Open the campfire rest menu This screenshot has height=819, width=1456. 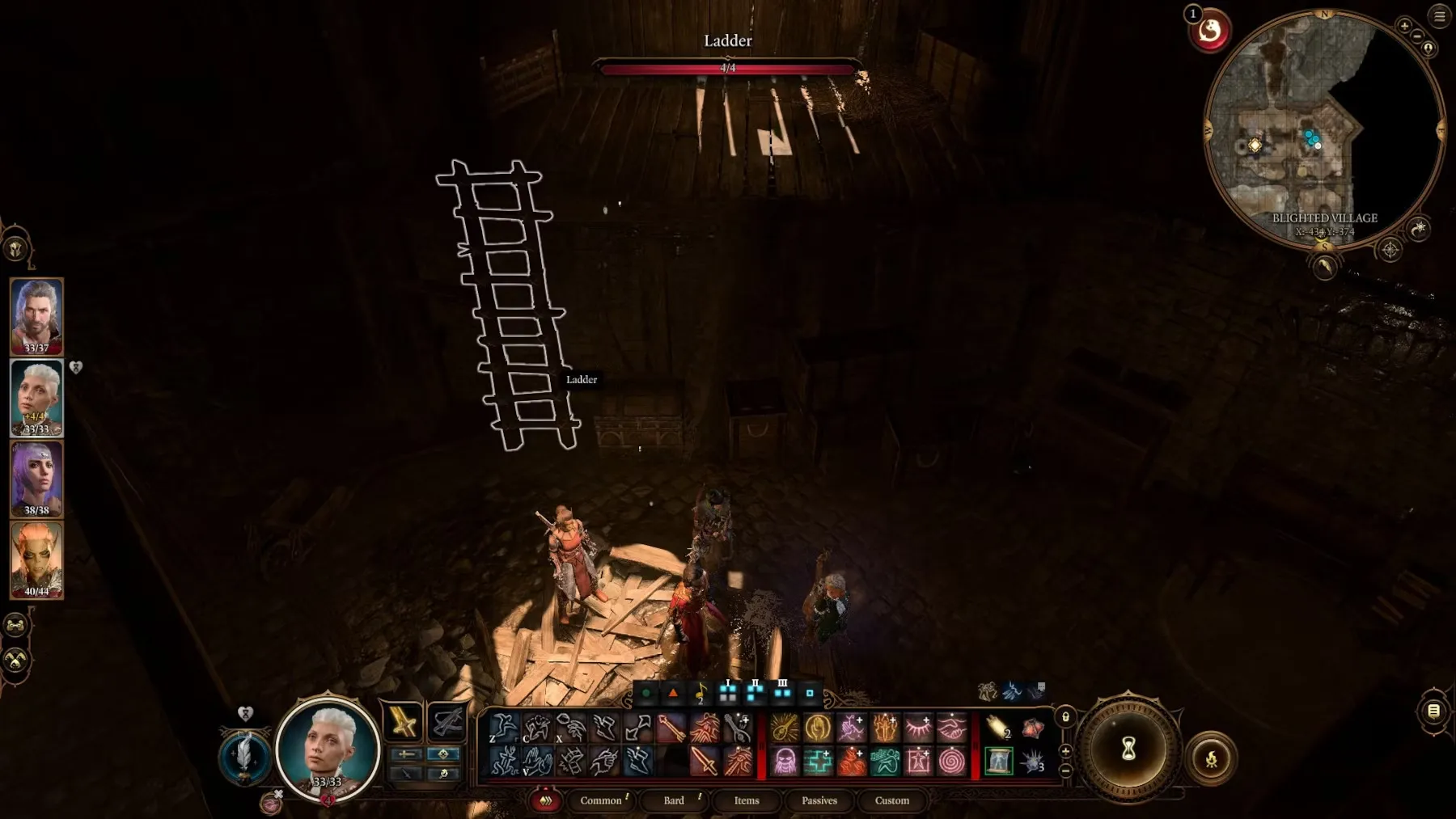[x=1211, y=758]
